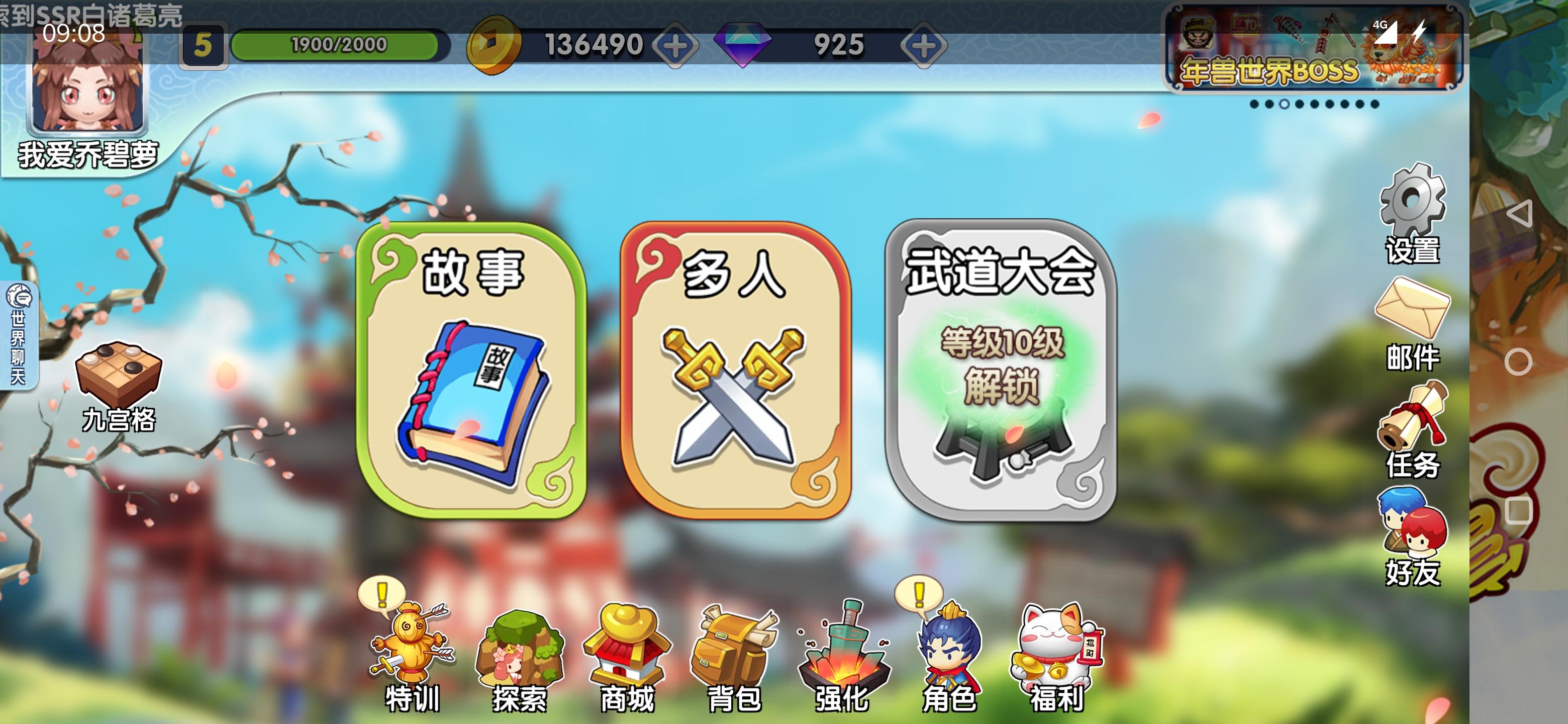Tap the 我爱乔碧萝 player avatar
The height and width of the screenshot is (724, 1568).
[x=88, y=92]
